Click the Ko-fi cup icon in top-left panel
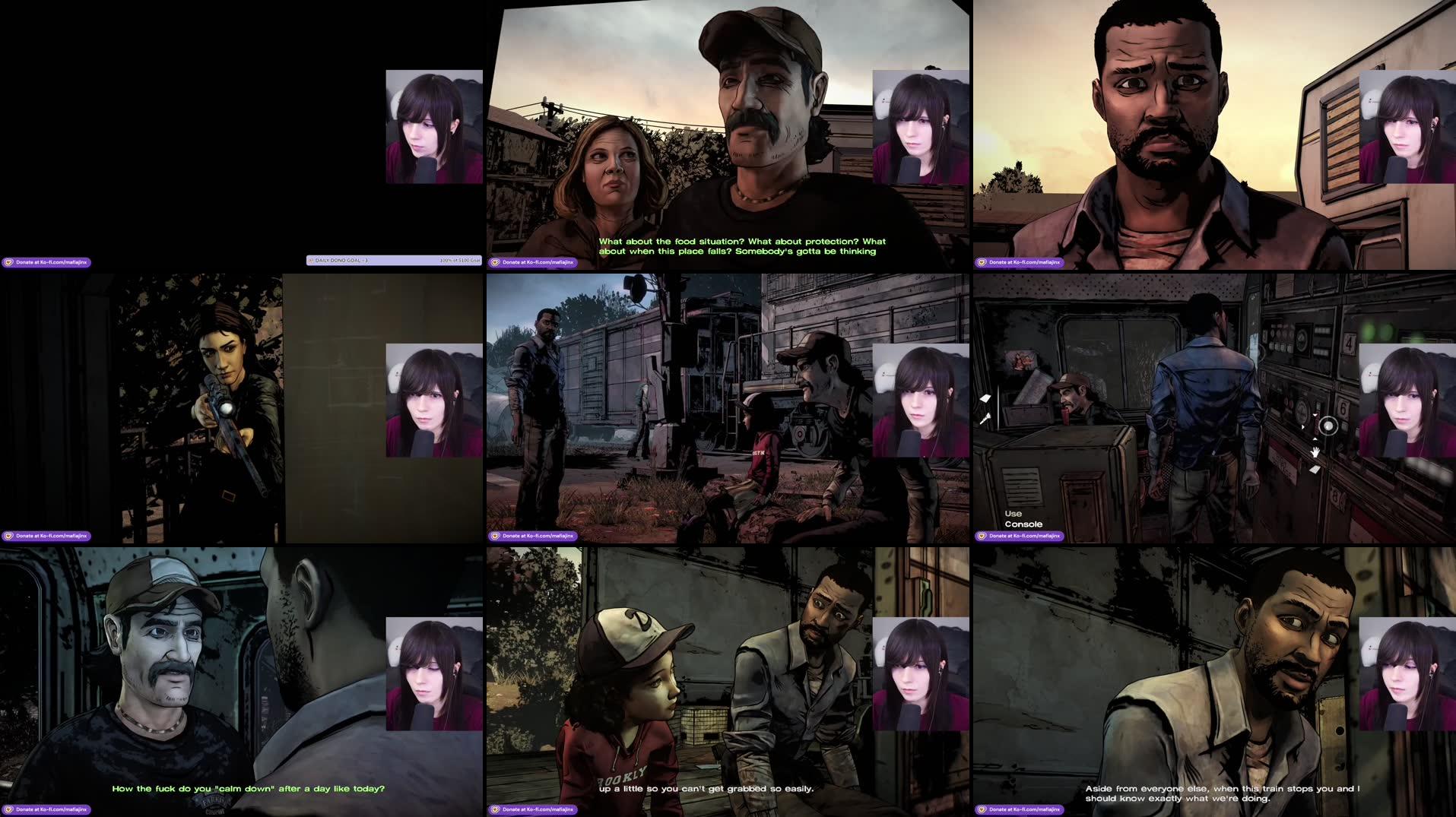 click(11, 261)
